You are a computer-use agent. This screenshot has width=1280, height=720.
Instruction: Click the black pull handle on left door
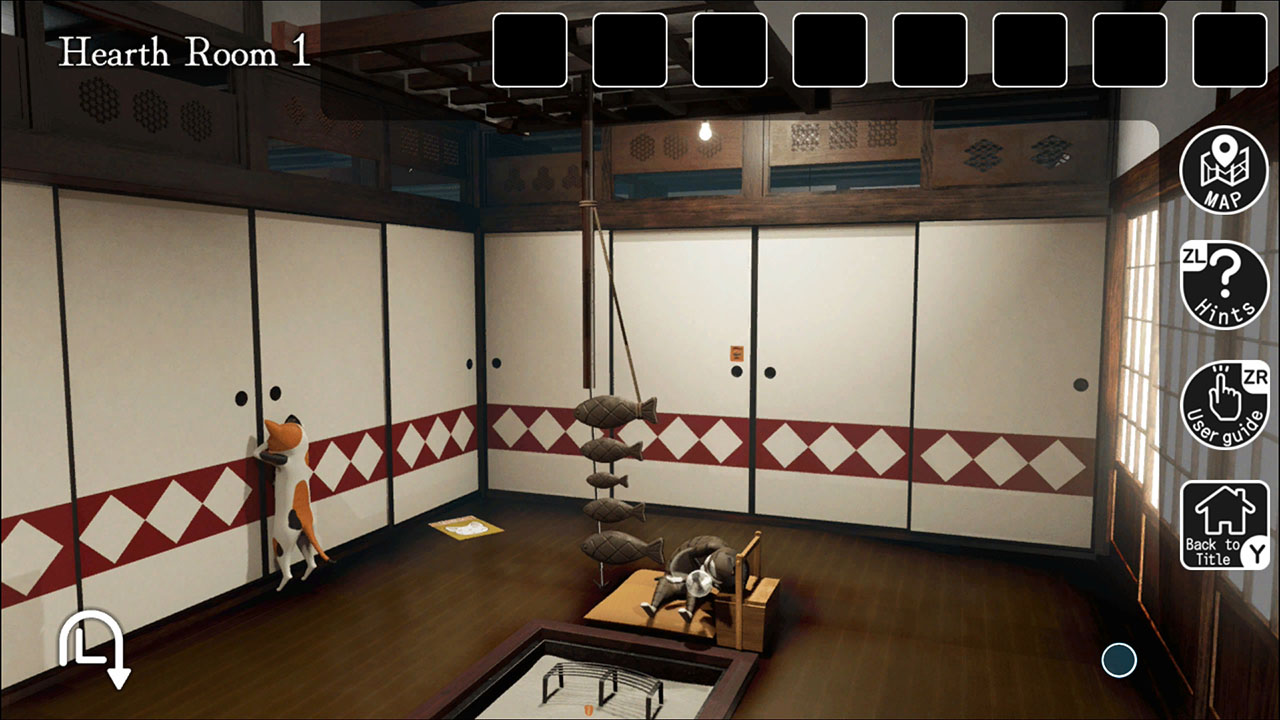(x=242, y=396)
